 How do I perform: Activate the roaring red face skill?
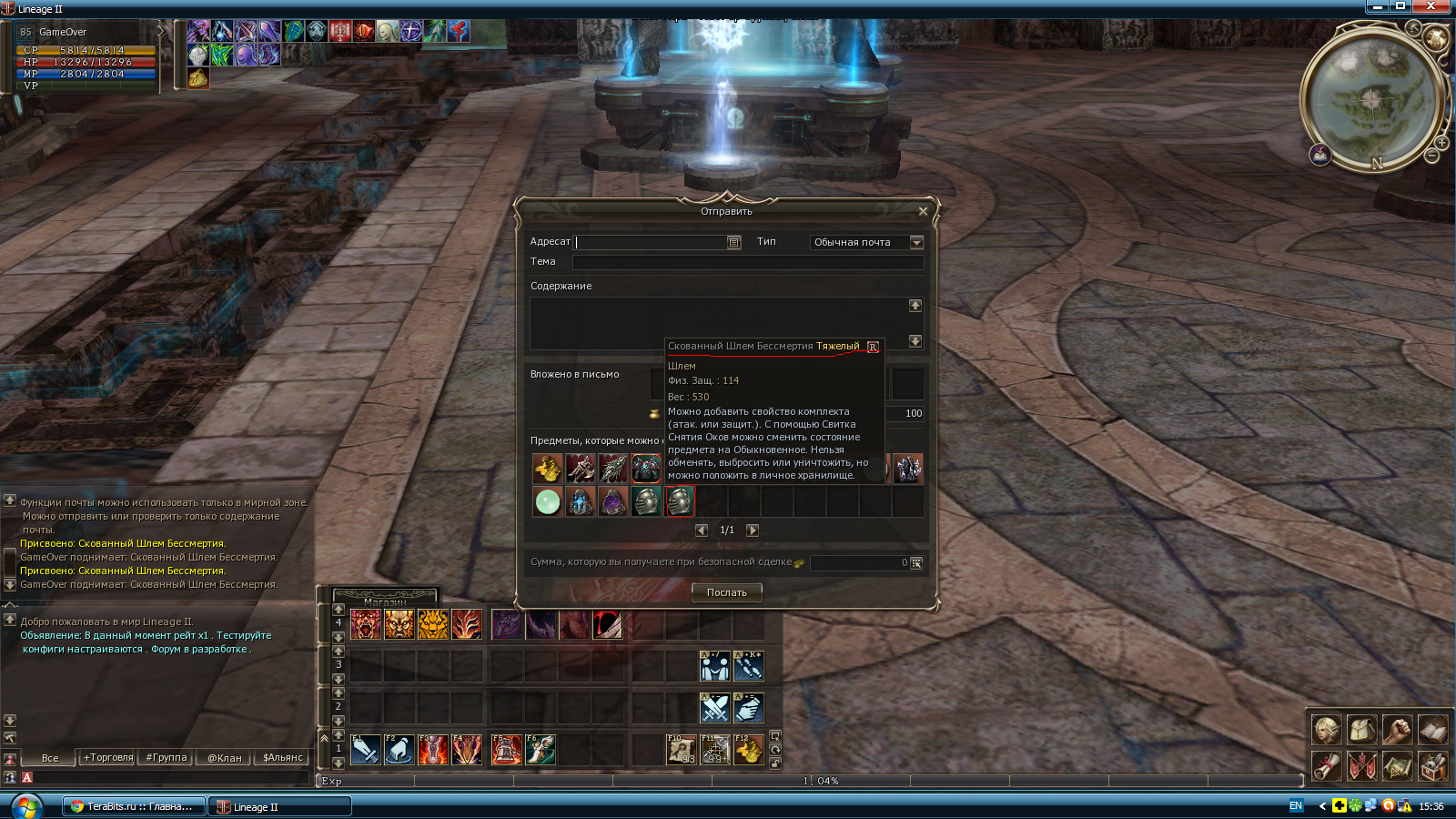click(366, 624)
